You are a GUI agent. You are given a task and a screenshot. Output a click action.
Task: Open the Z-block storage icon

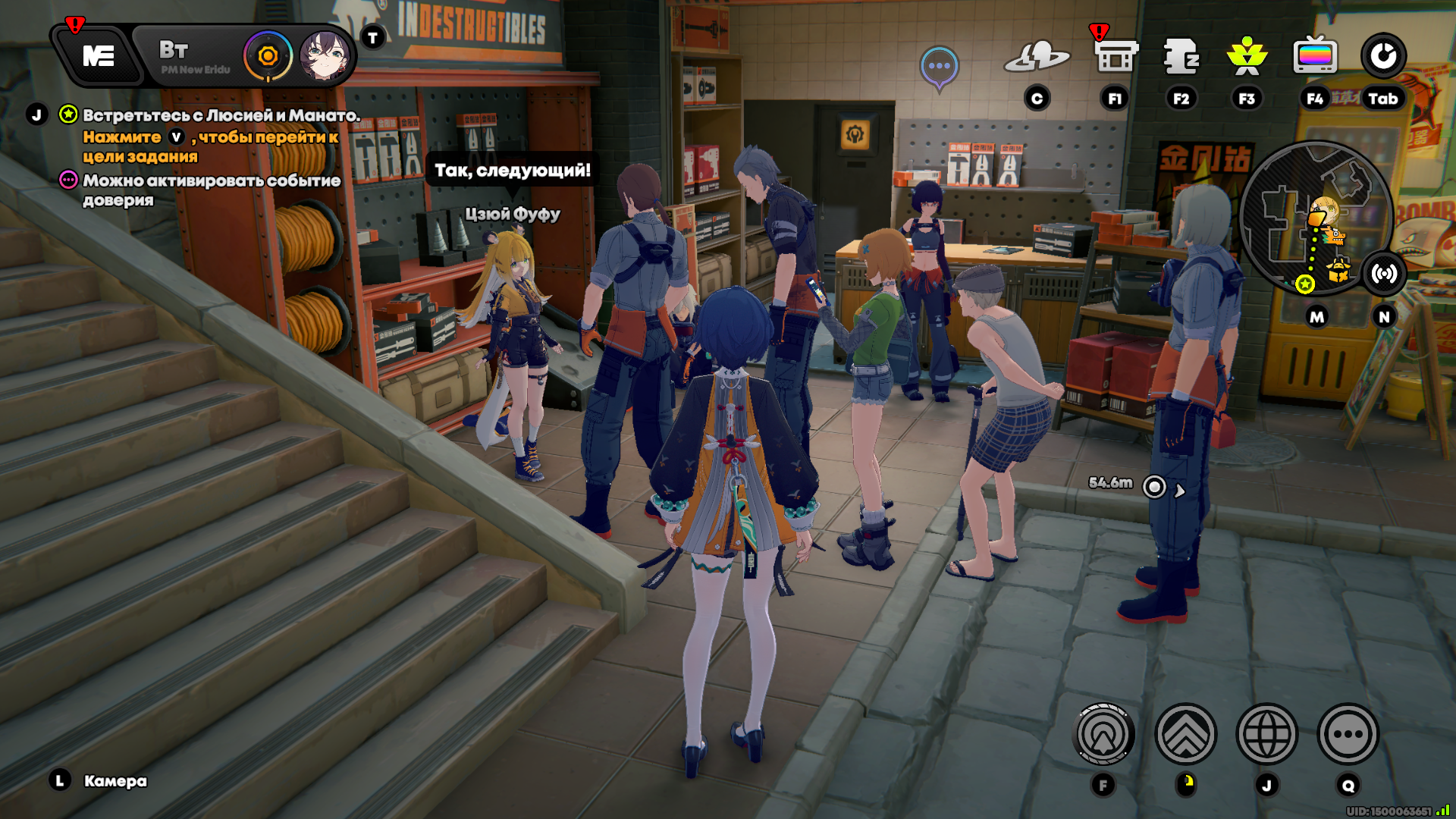coord(1181,56)
